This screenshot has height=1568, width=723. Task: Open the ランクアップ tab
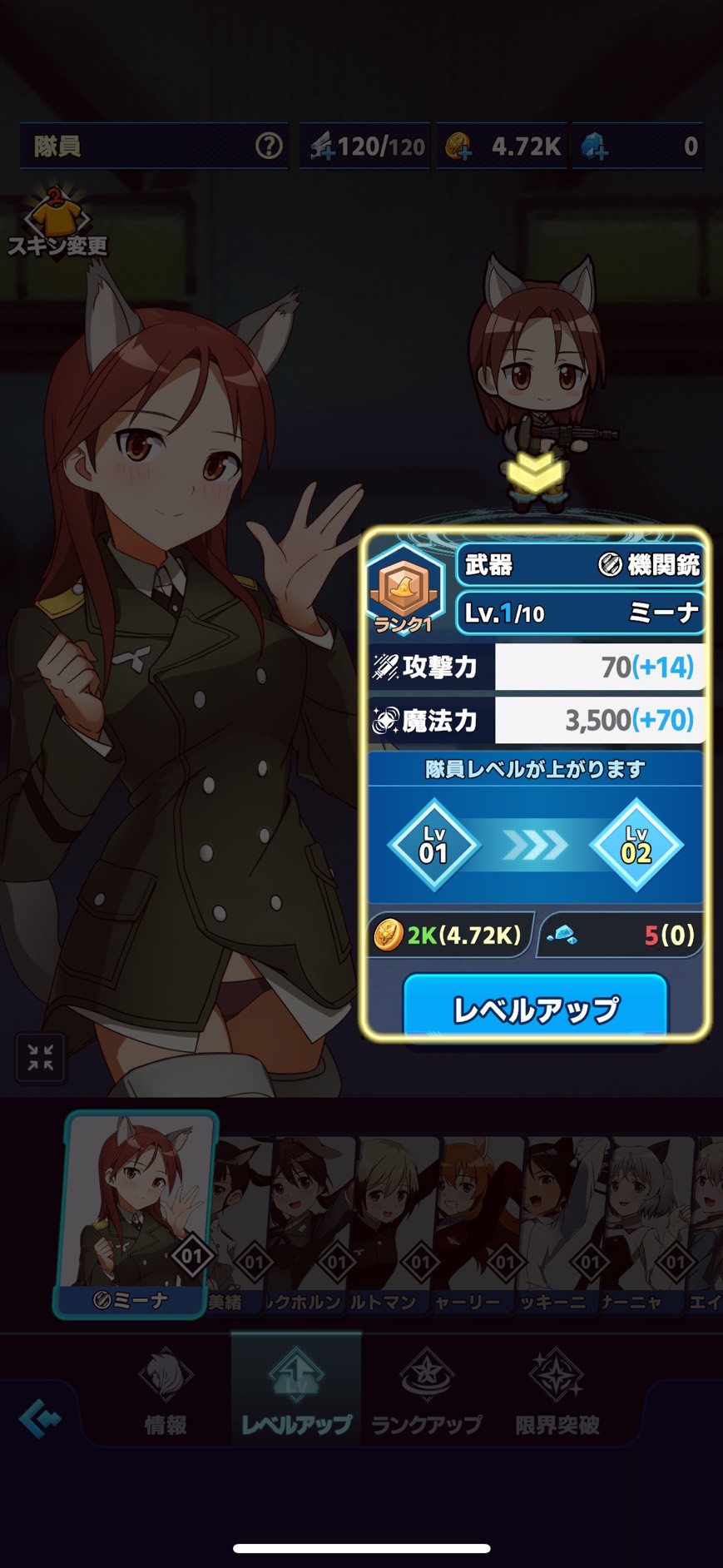coord(426,1392)
